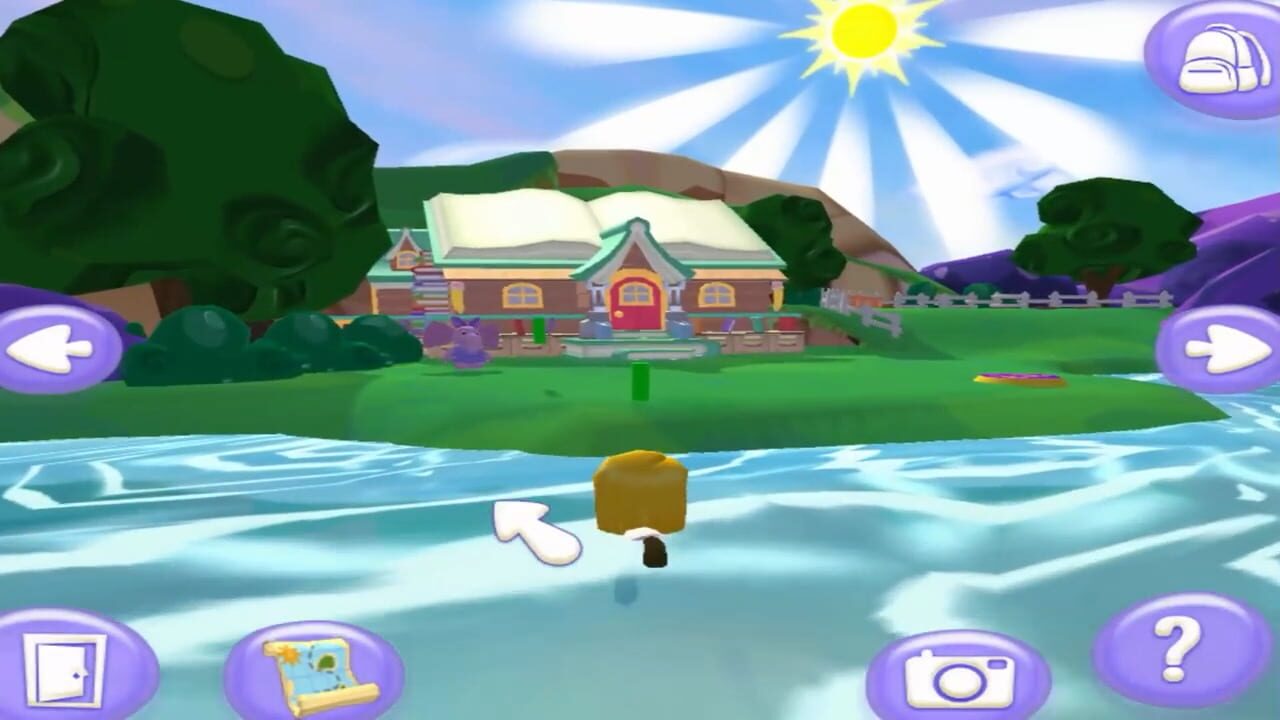Click the yellow towel on the grass
Viewport: 1280px width, 720px height.
pos(1020,378)
